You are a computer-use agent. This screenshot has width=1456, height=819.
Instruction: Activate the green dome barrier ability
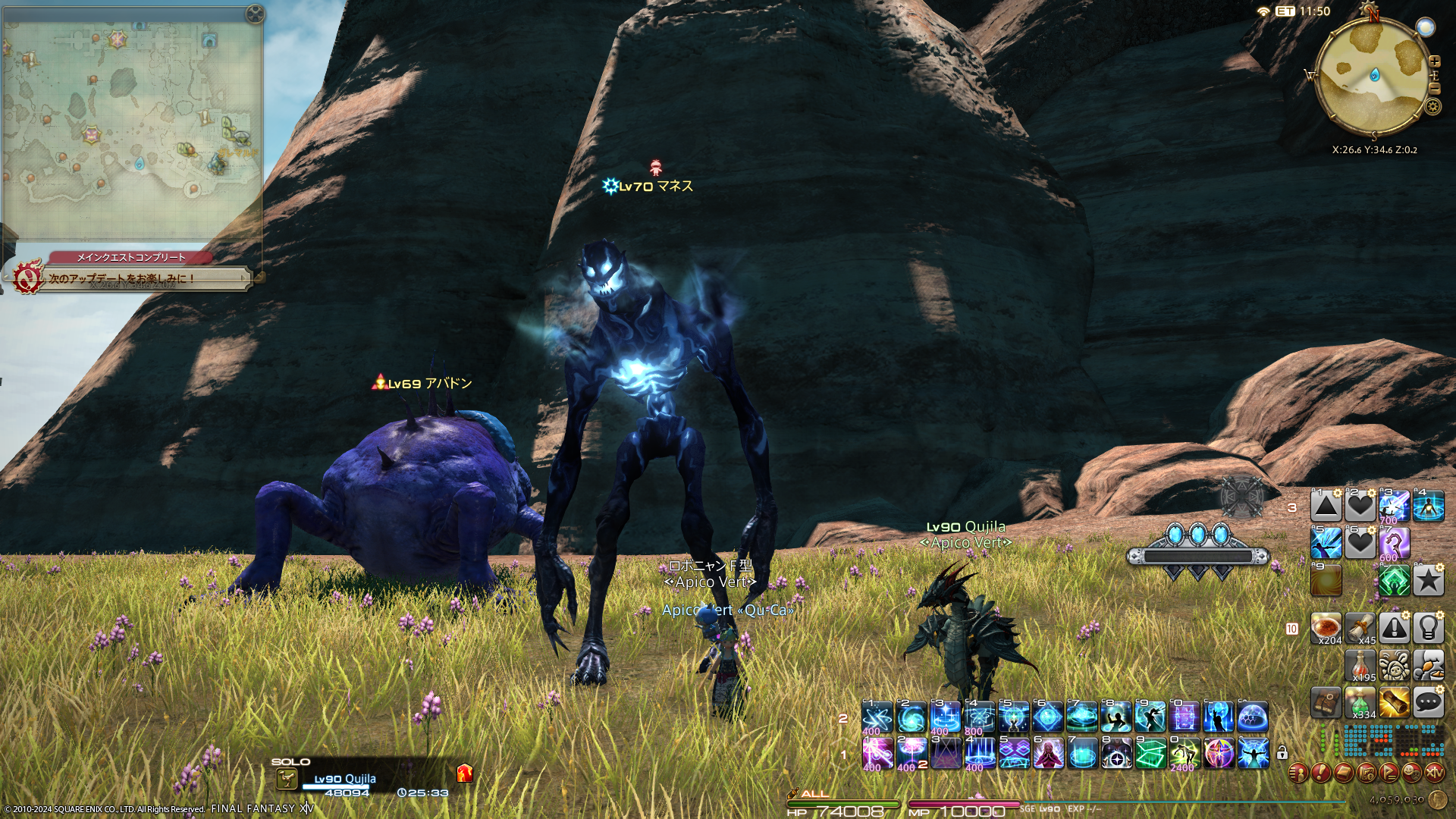pyautogui.click(x=1252, y=717)
